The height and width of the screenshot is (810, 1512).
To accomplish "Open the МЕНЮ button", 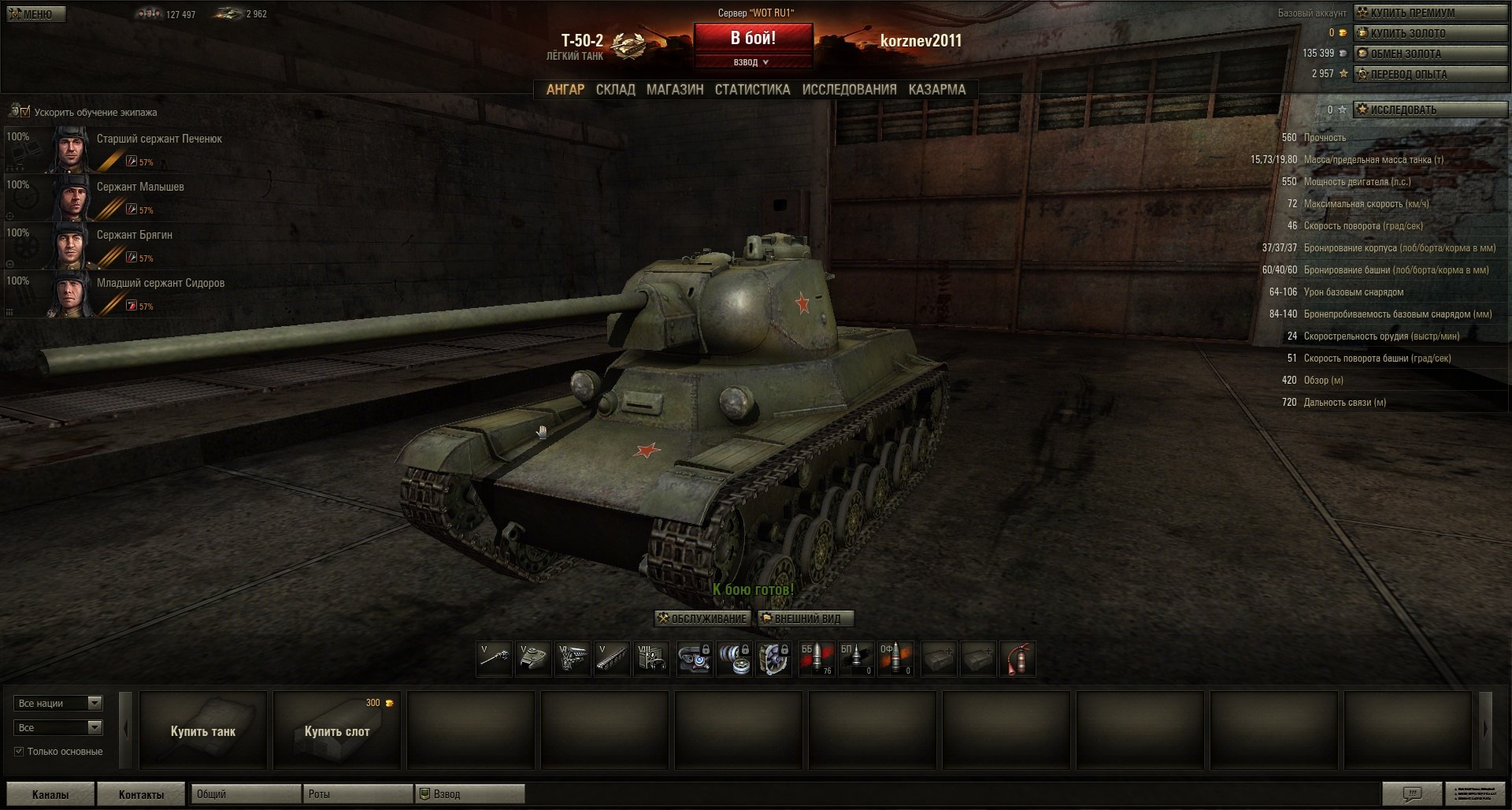I will 36,13.
